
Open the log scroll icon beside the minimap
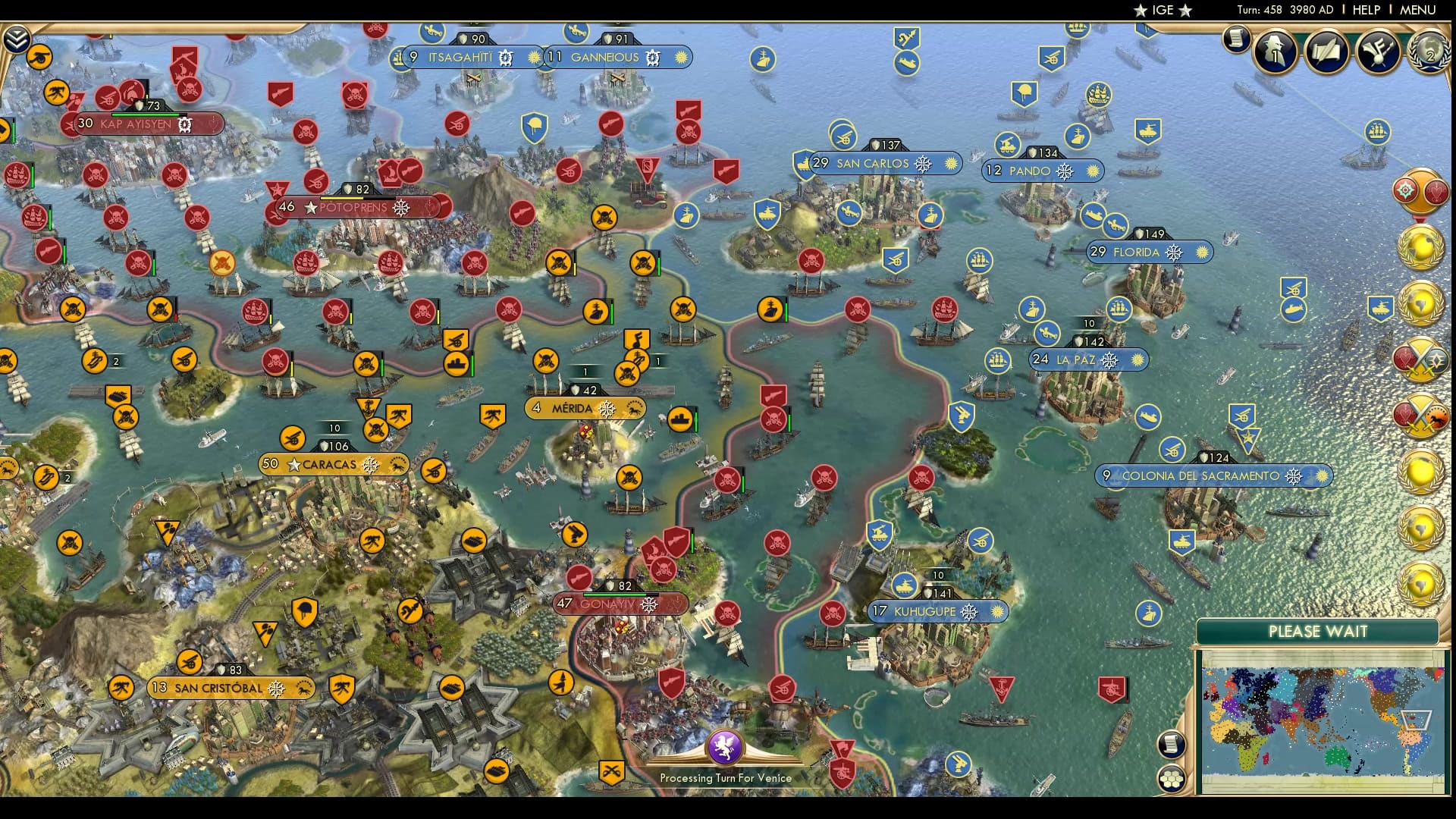pyautogui.click(x=1170, y=743)
